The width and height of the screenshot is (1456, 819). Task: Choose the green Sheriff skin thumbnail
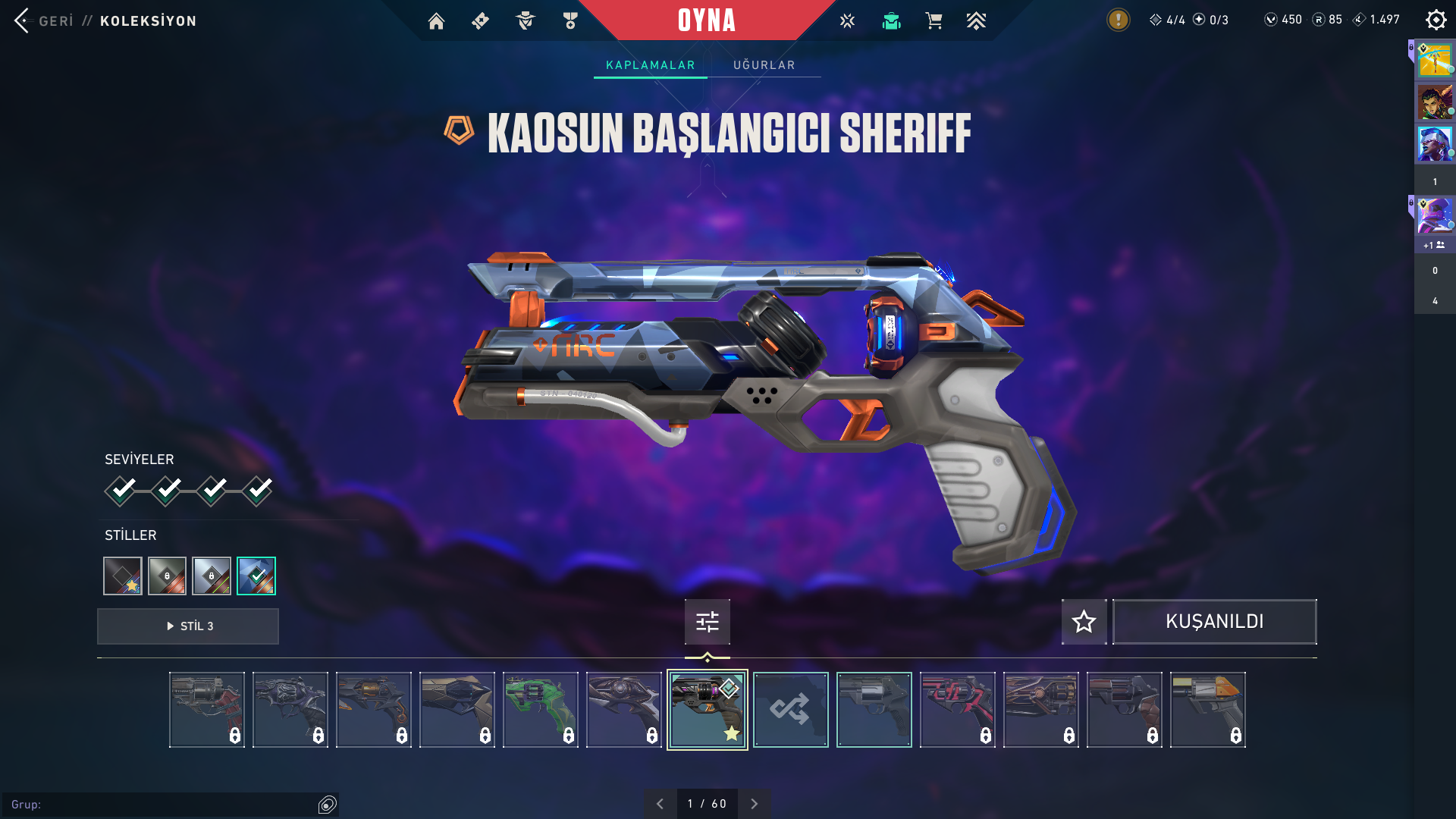[540, 710]
